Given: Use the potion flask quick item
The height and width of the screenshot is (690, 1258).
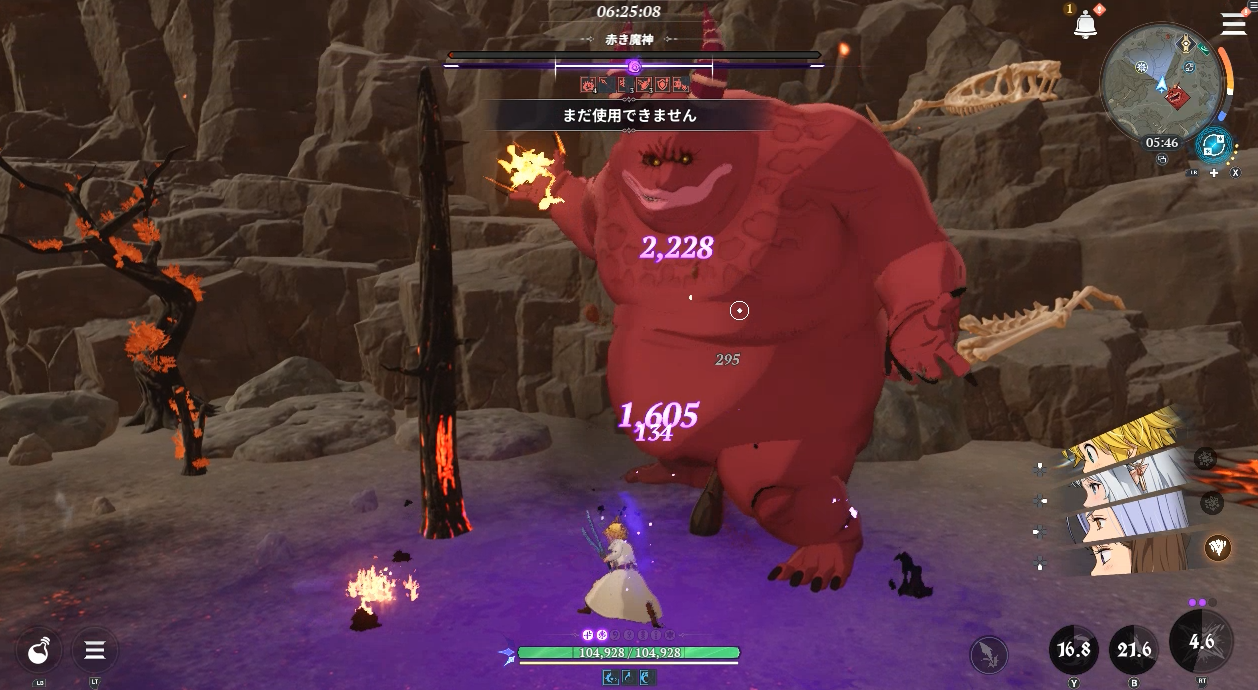Looking at the screenshot, I should [x=39, y=651].
